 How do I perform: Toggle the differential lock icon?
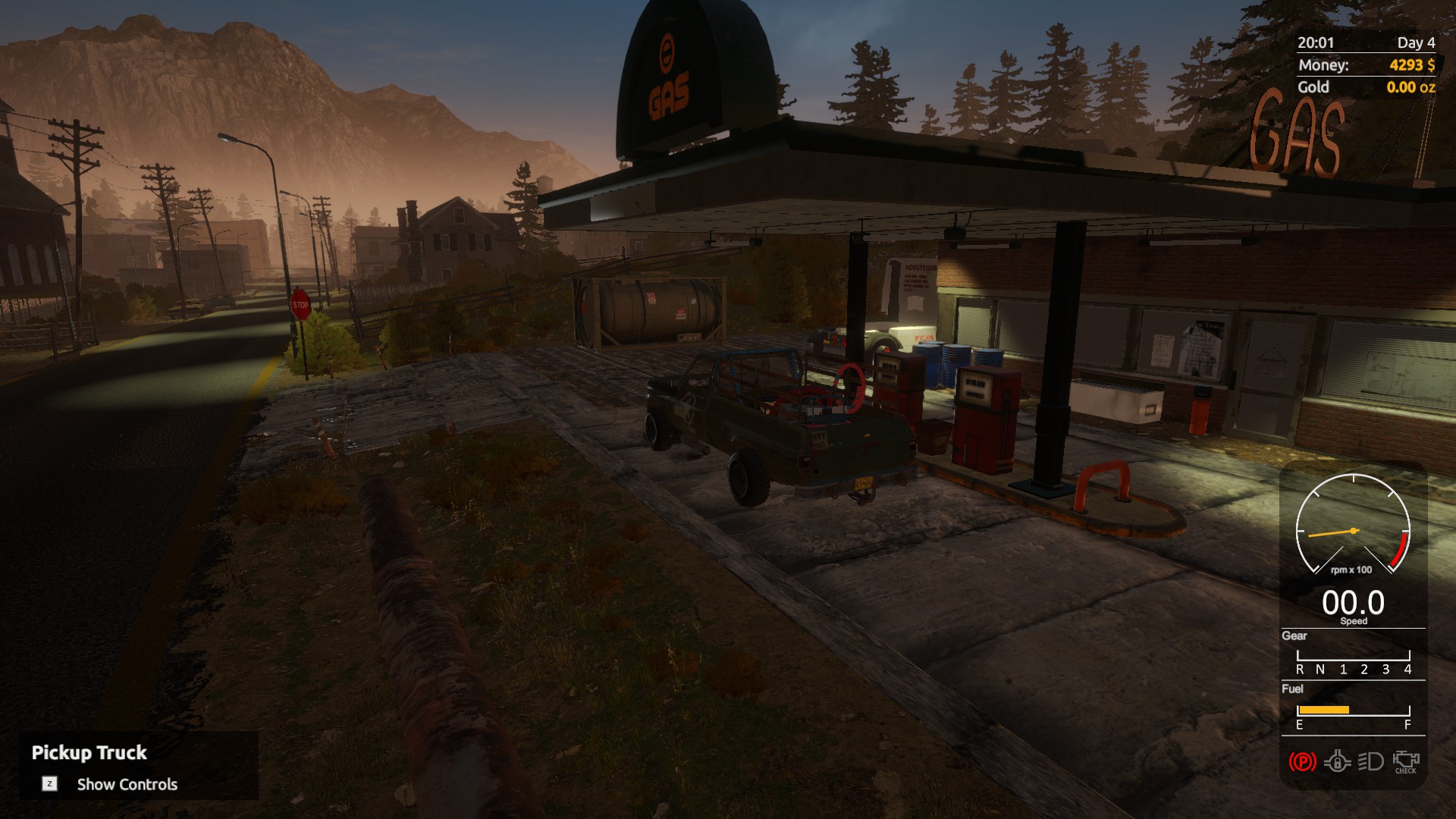click(x=1337, y=761)
